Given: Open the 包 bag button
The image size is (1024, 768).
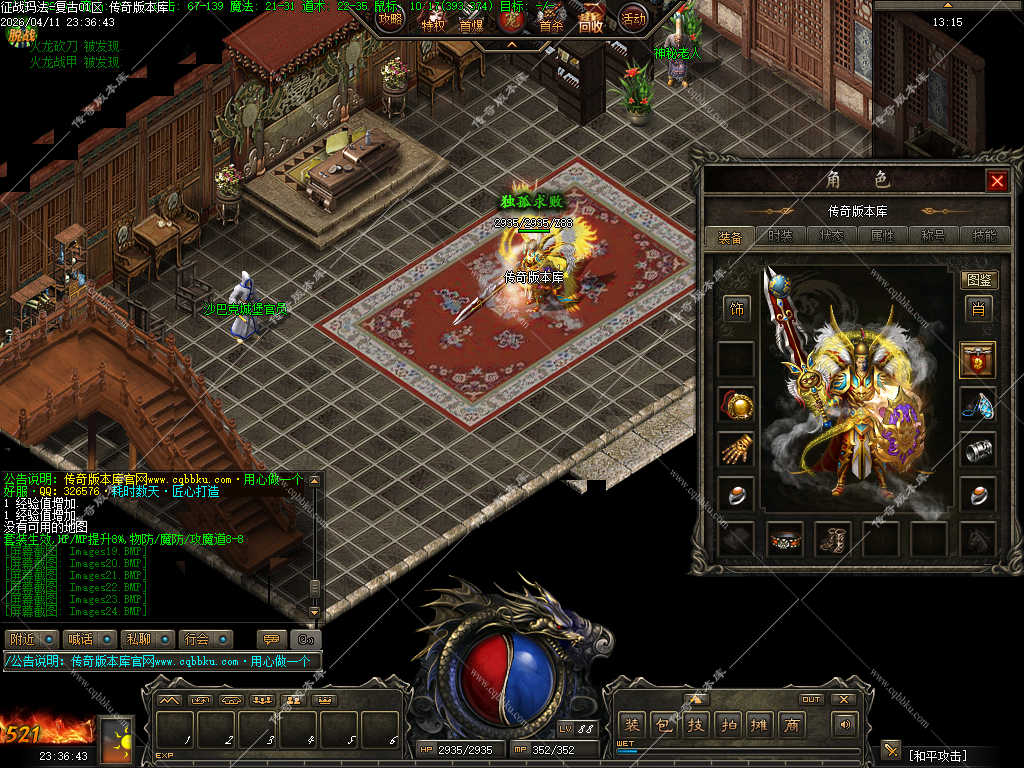Looking at the screenshot, I should point(664,725).
